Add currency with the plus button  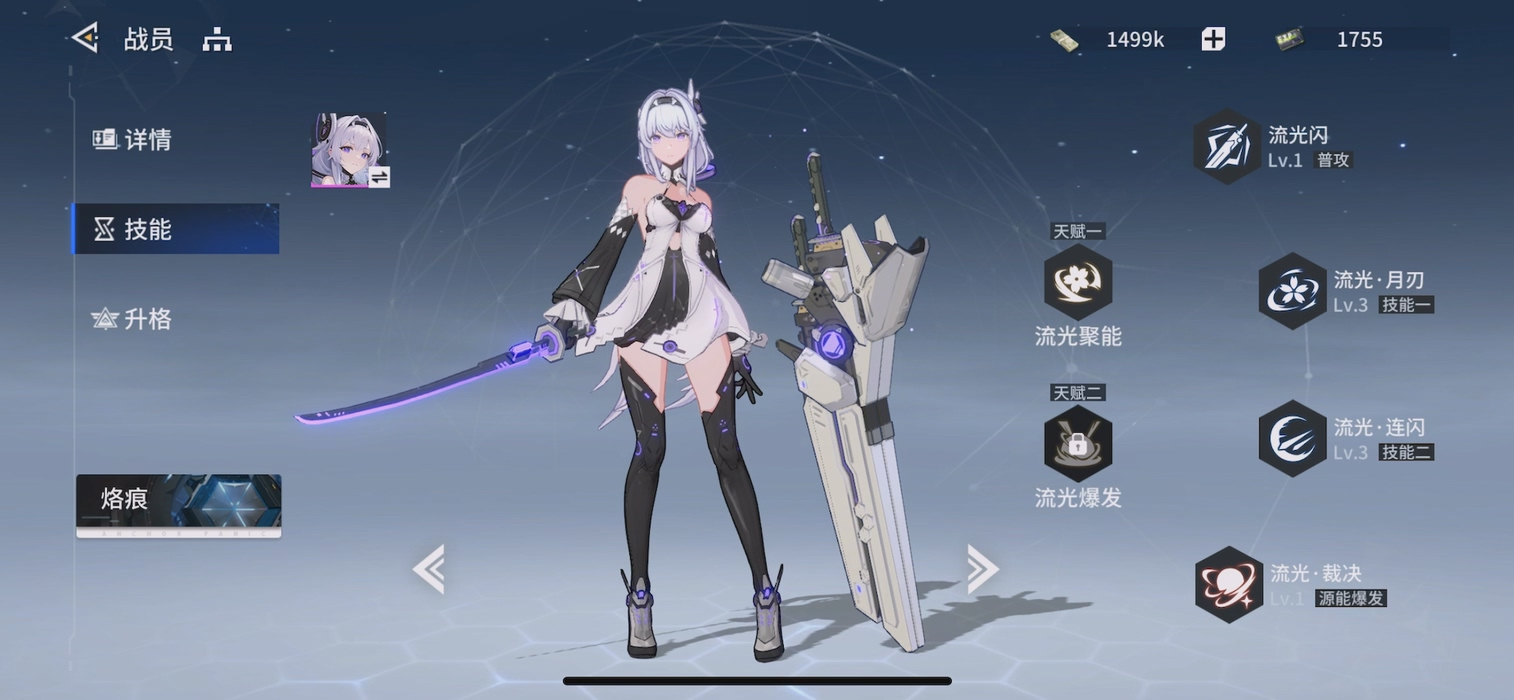pos(1213,39)
